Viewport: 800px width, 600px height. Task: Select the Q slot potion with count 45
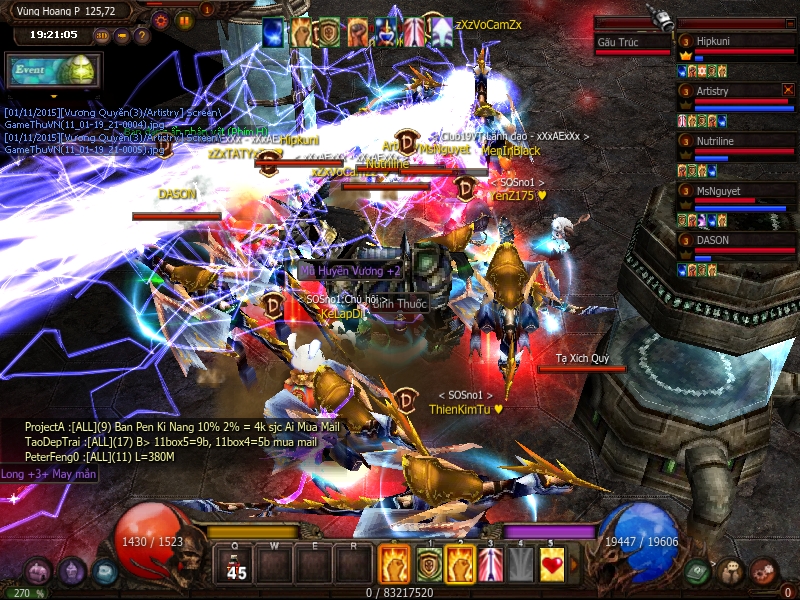(236, 565)
